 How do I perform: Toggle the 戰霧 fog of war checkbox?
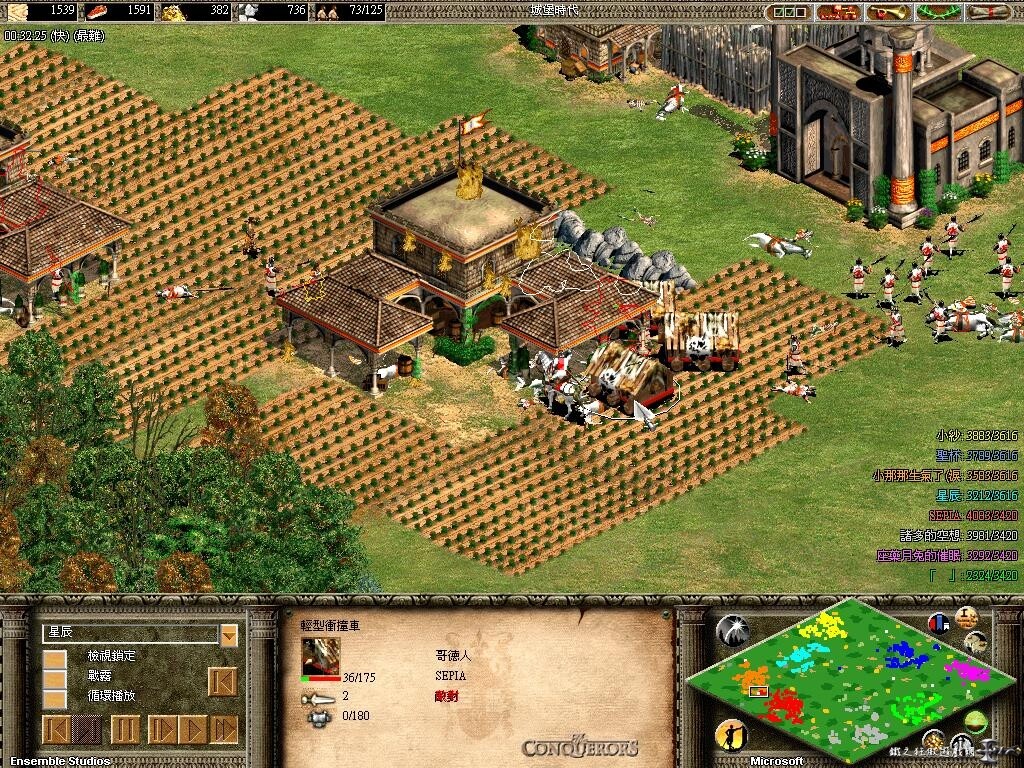[x=55, y=678]
